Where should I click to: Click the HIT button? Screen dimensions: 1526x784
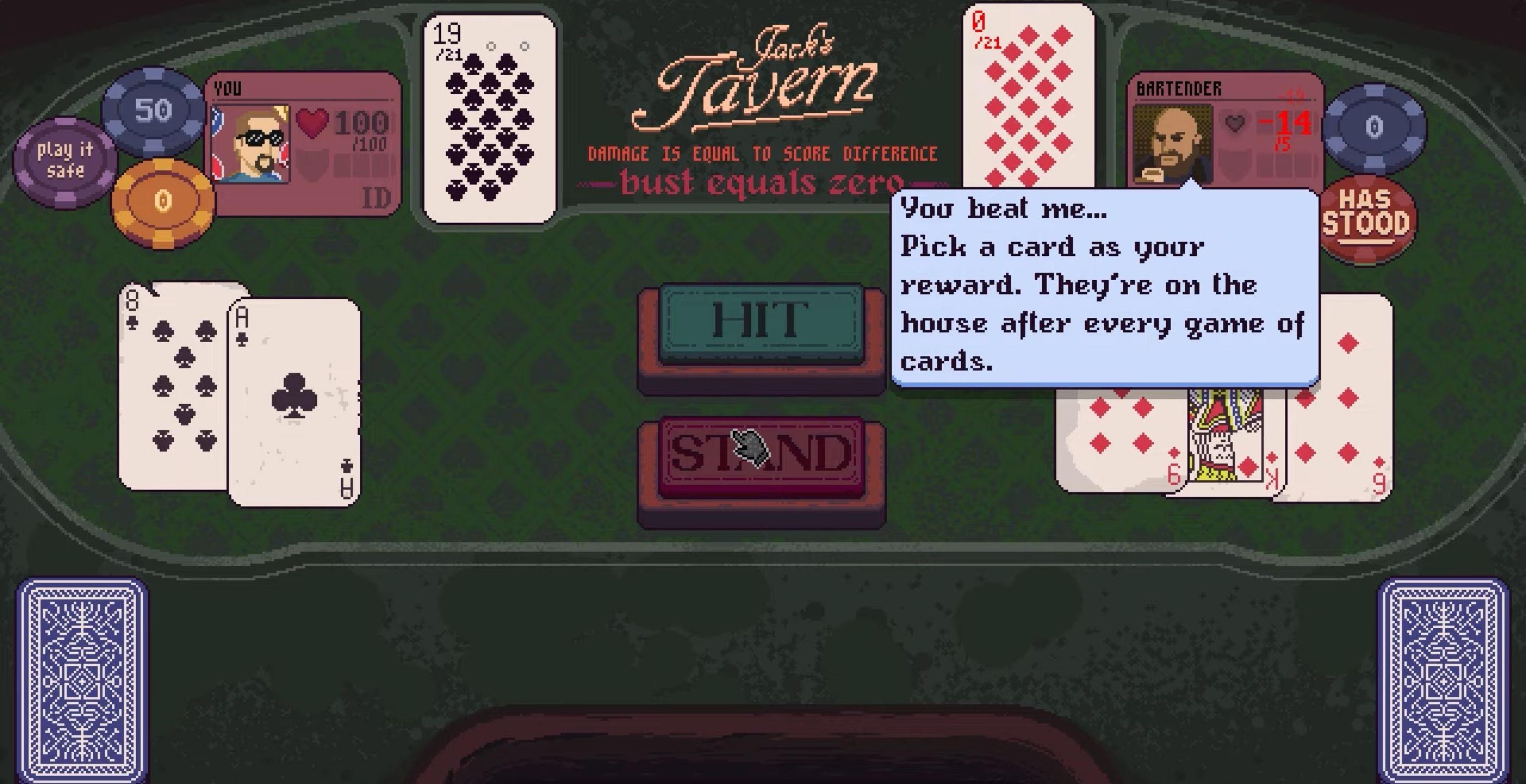[761, 323]
